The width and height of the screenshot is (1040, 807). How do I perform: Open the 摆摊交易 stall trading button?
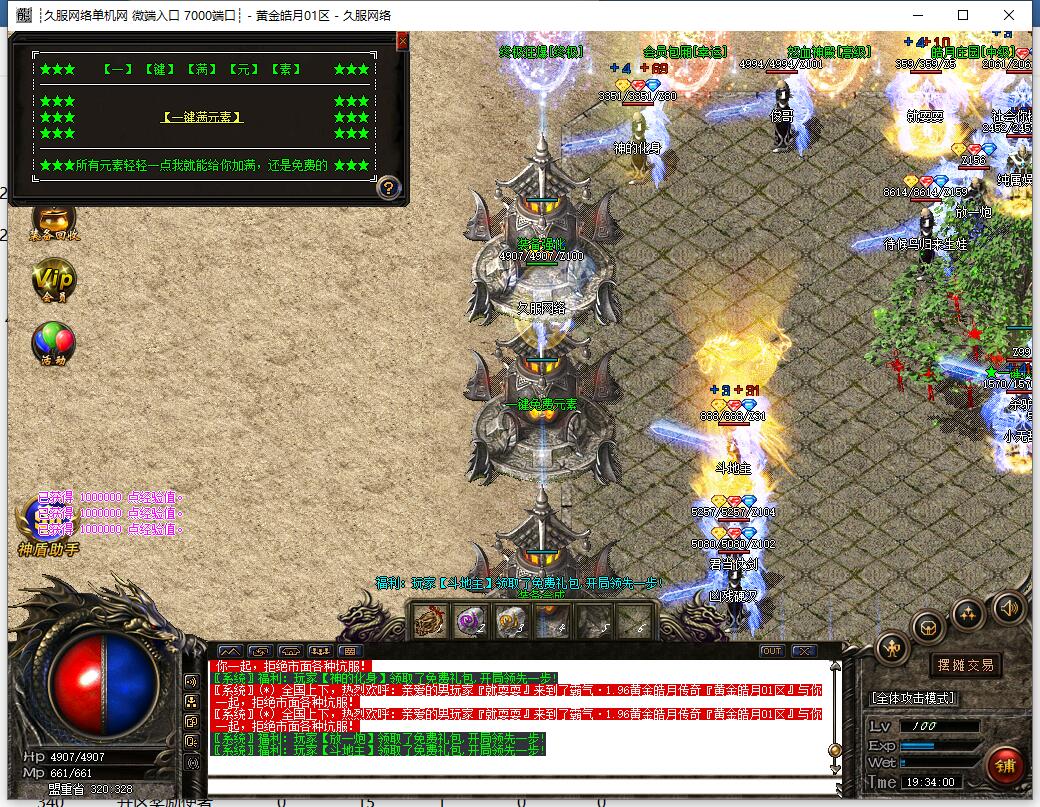[x=966, y=665]
